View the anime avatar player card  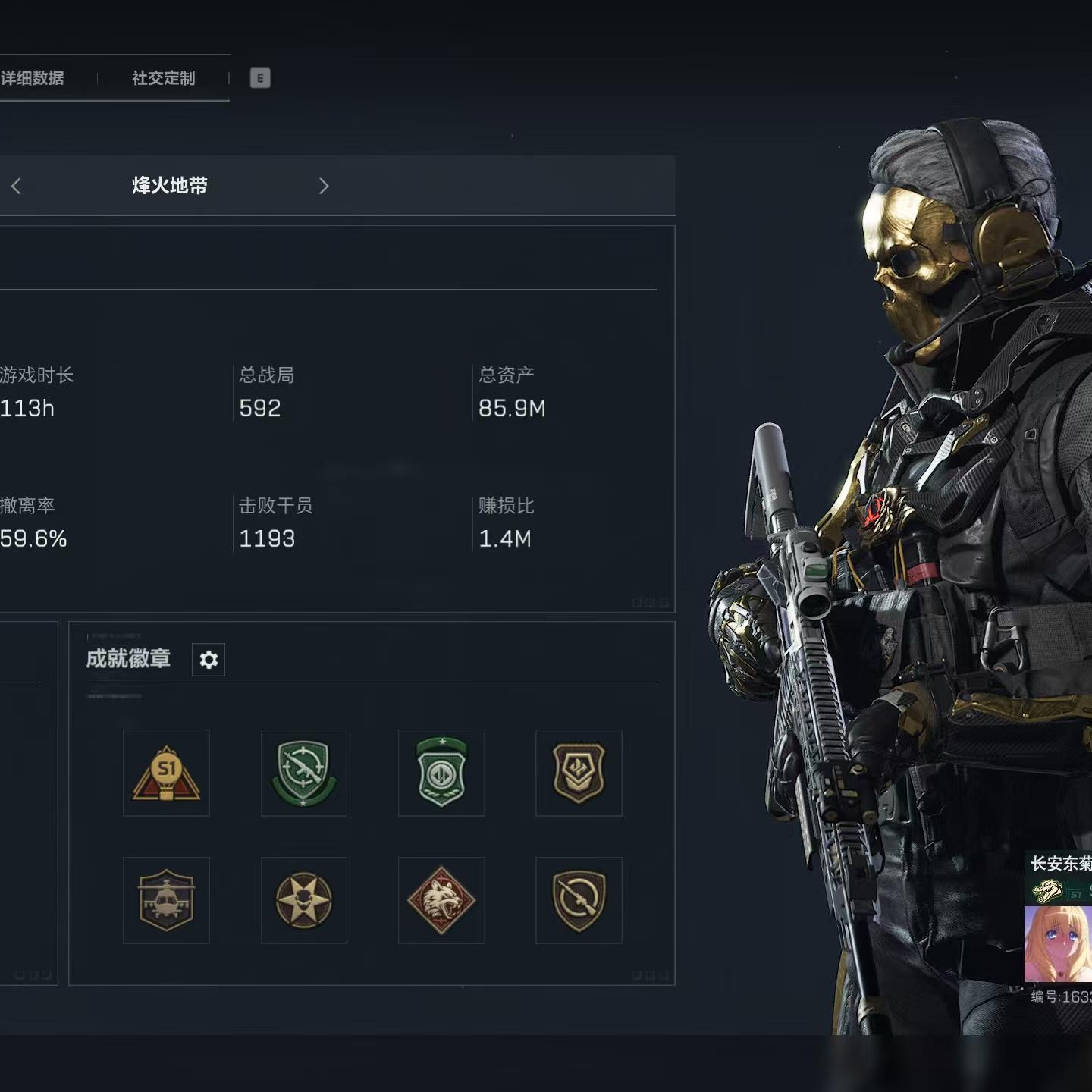1059,944
